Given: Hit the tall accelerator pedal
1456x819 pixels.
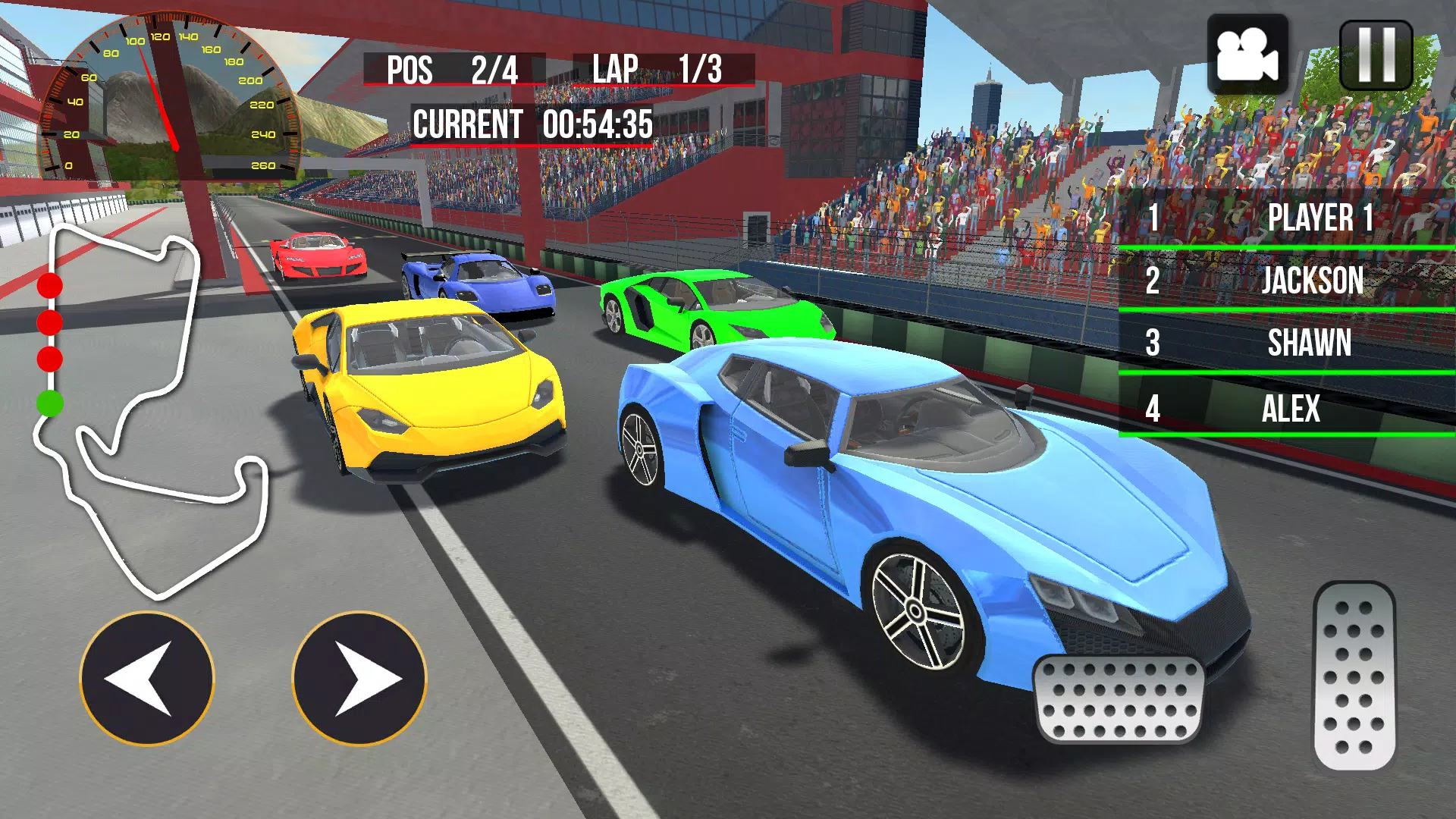Looking at the screenshot, I should [x=1354, y=676].
